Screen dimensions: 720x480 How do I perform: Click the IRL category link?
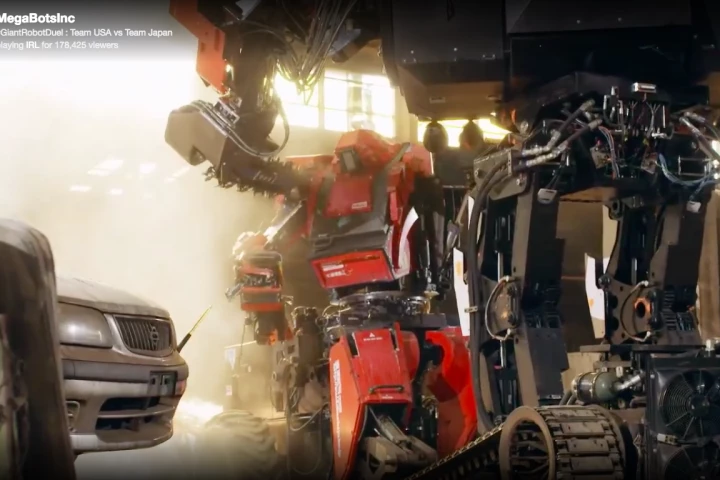point(33,45)
